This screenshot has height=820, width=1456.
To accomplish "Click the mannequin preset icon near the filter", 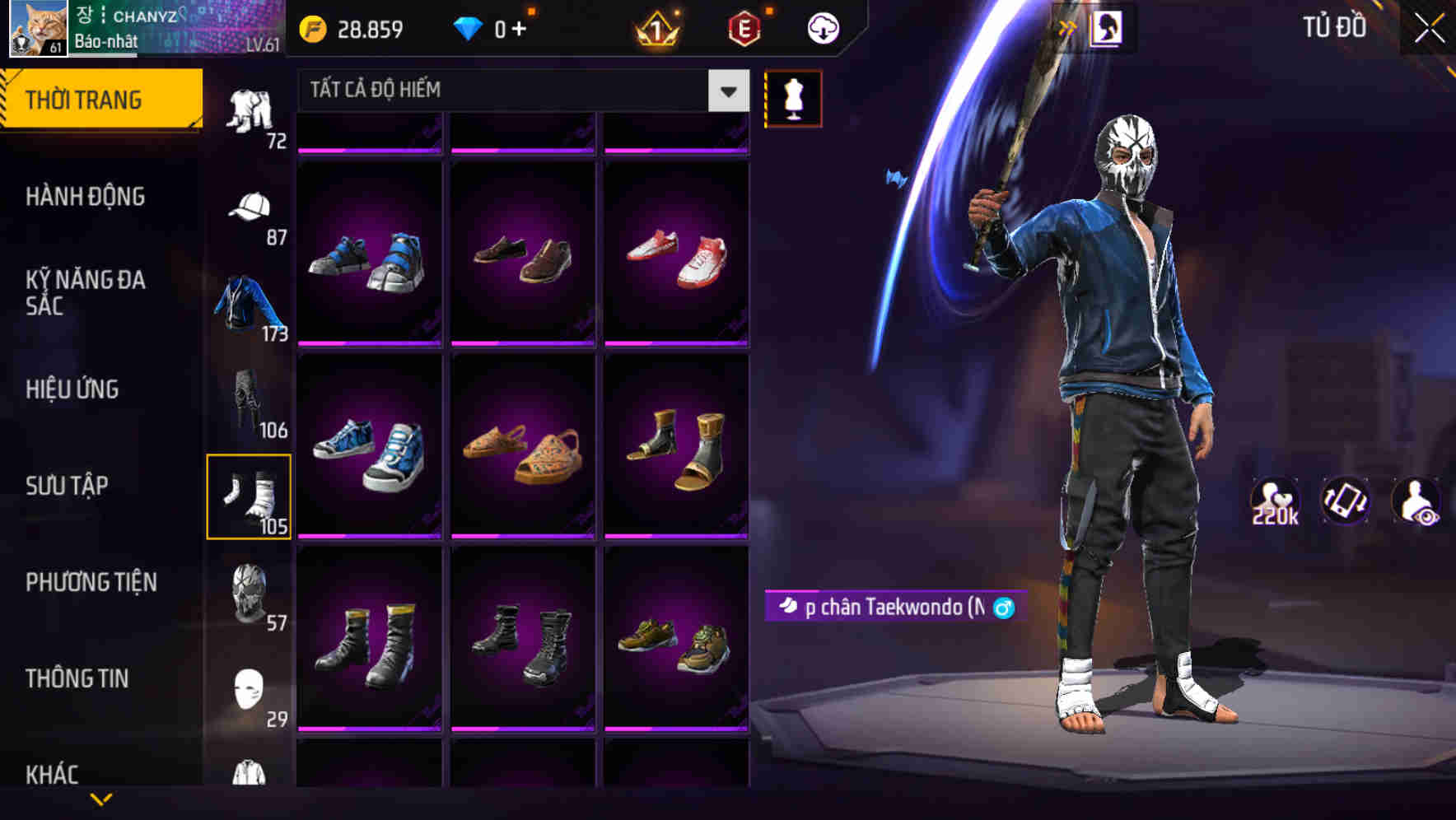I will coord(793,97).
